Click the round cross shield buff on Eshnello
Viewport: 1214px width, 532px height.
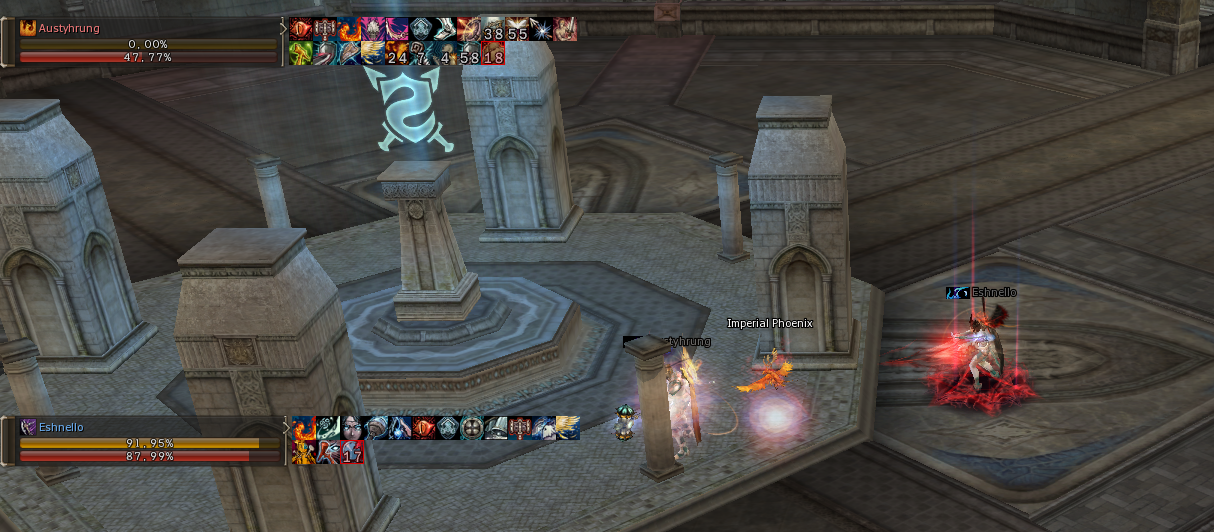point(470,429)
